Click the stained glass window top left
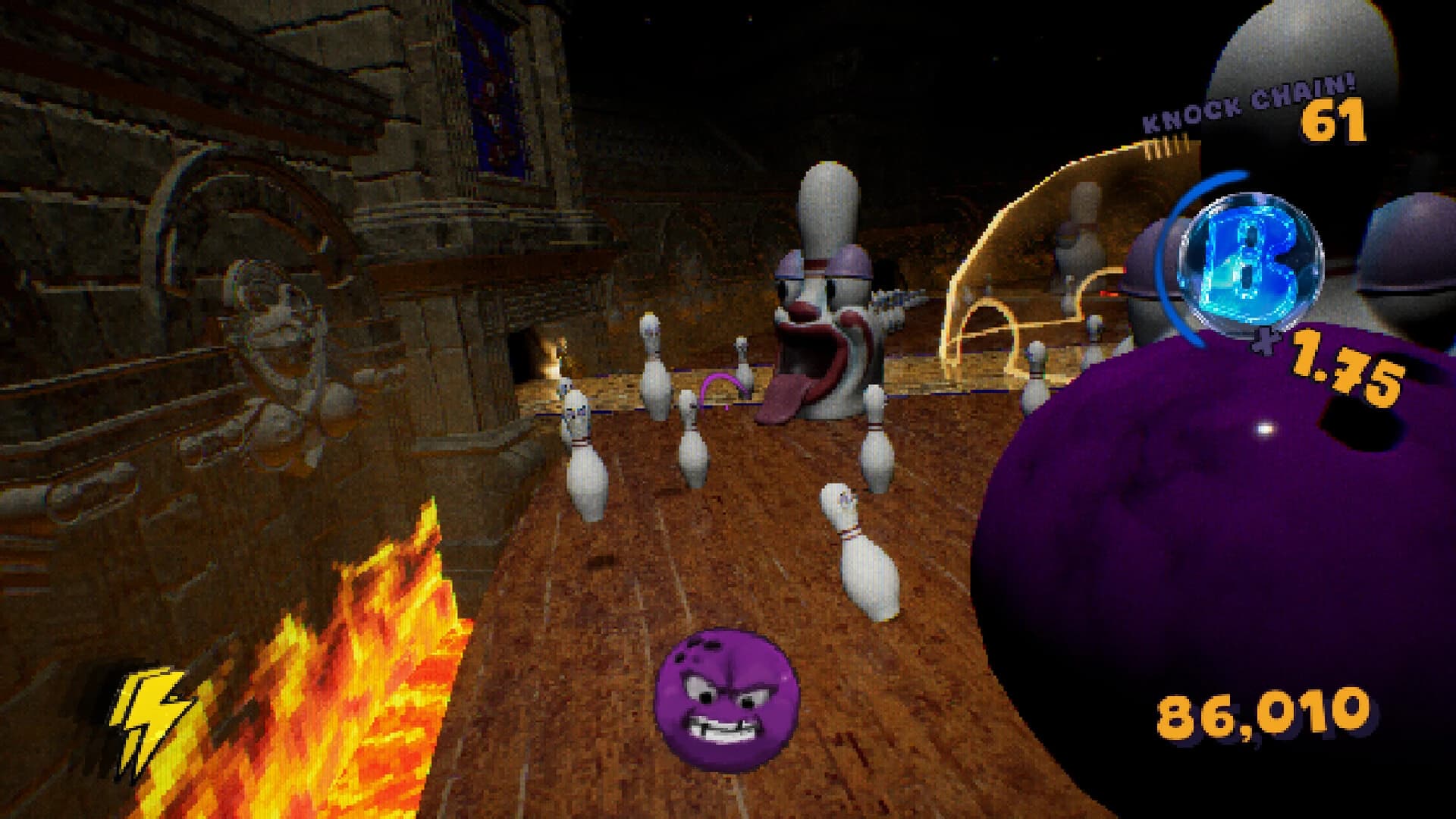1456x819 pixels. (x=489, y=91)
